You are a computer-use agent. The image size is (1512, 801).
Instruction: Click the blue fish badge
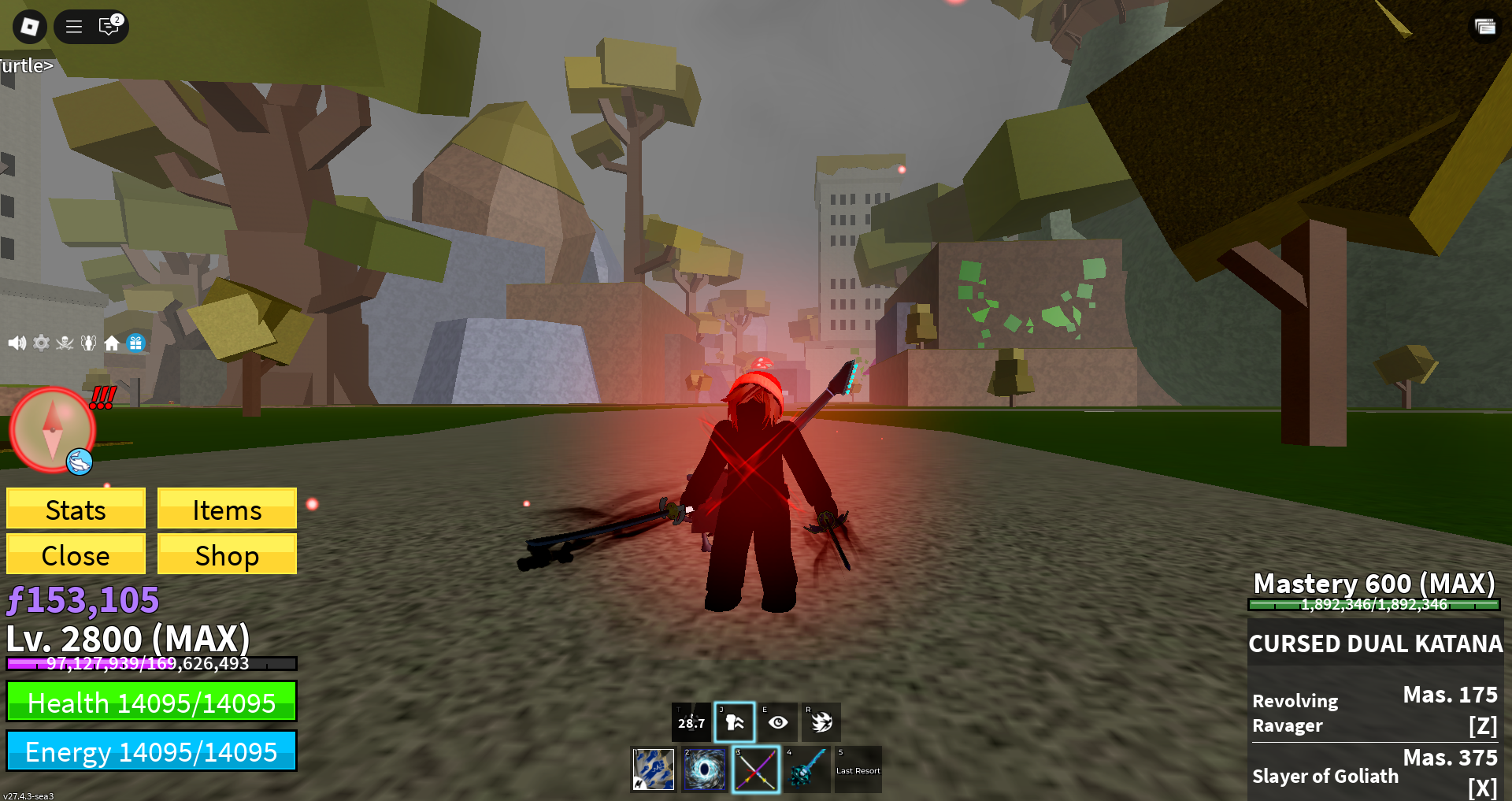tap(80, 462)
